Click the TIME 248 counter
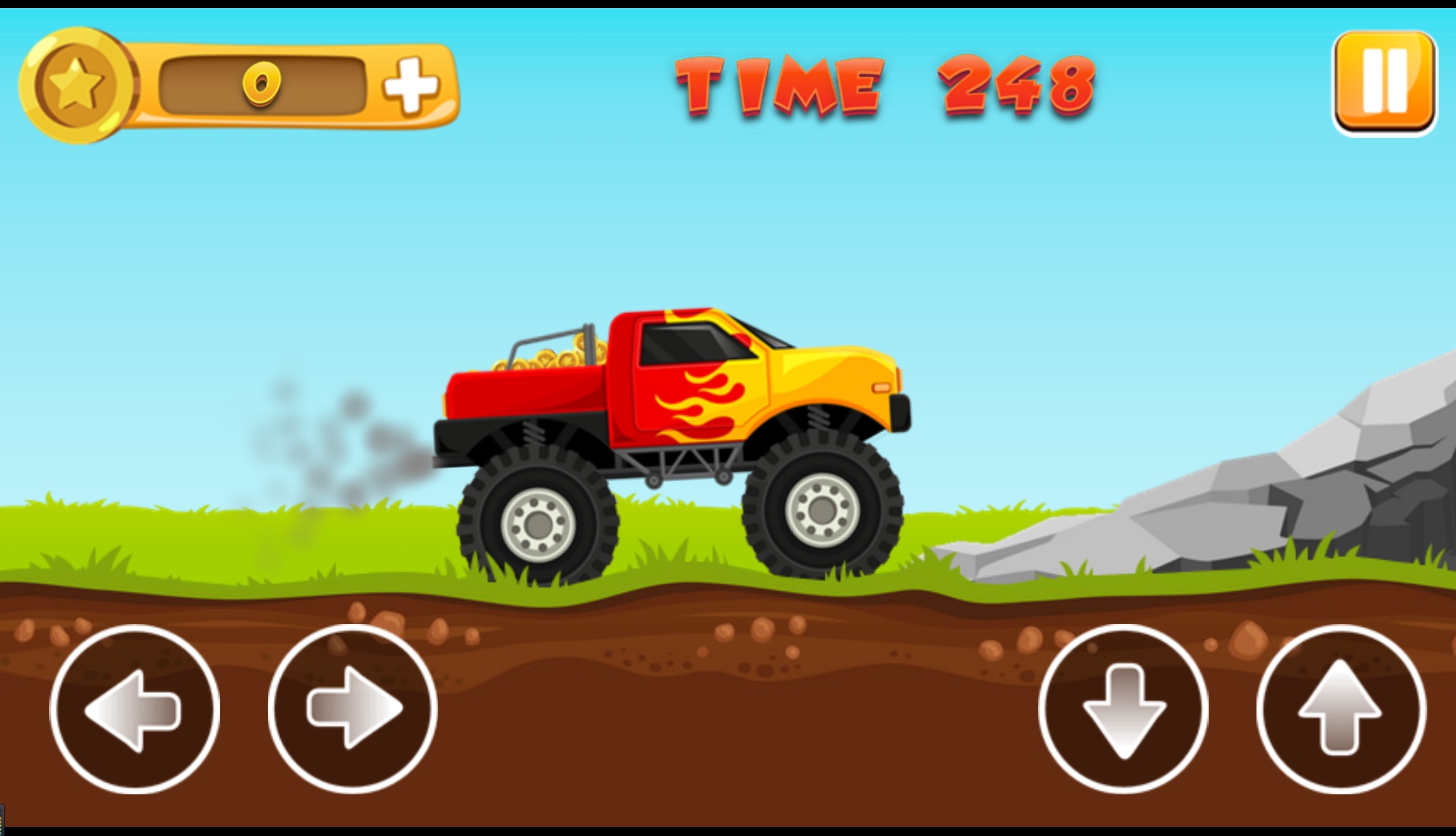 click(x=881, y=85)
